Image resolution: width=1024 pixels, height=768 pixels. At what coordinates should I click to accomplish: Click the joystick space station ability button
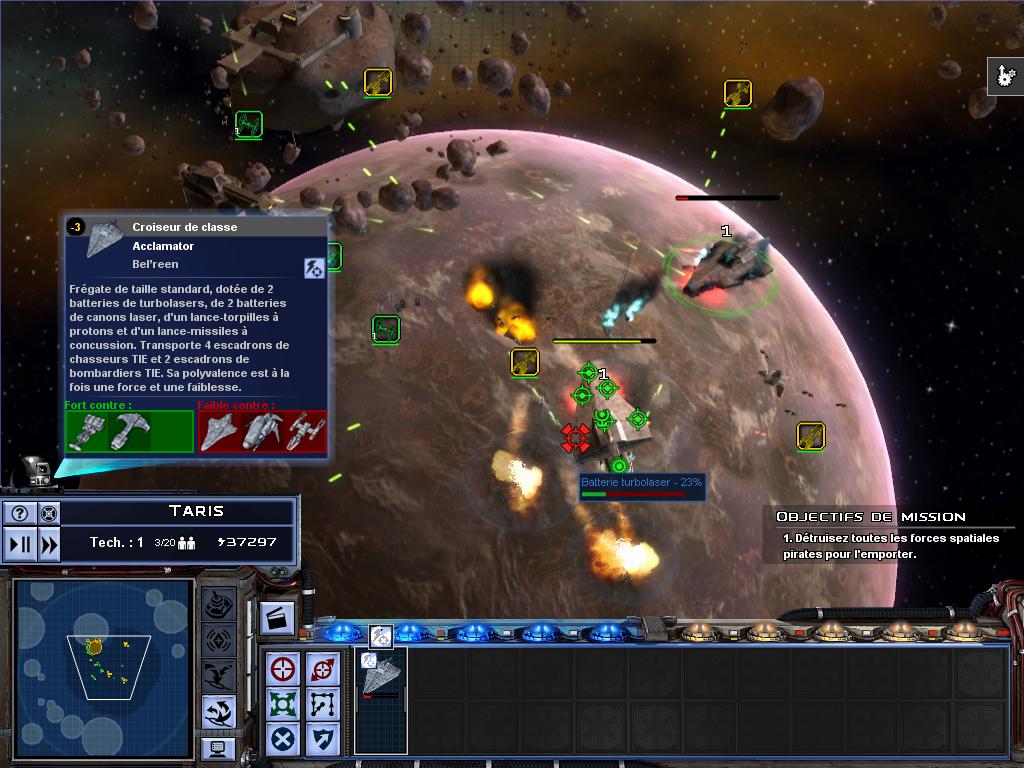tap(218, 605)
